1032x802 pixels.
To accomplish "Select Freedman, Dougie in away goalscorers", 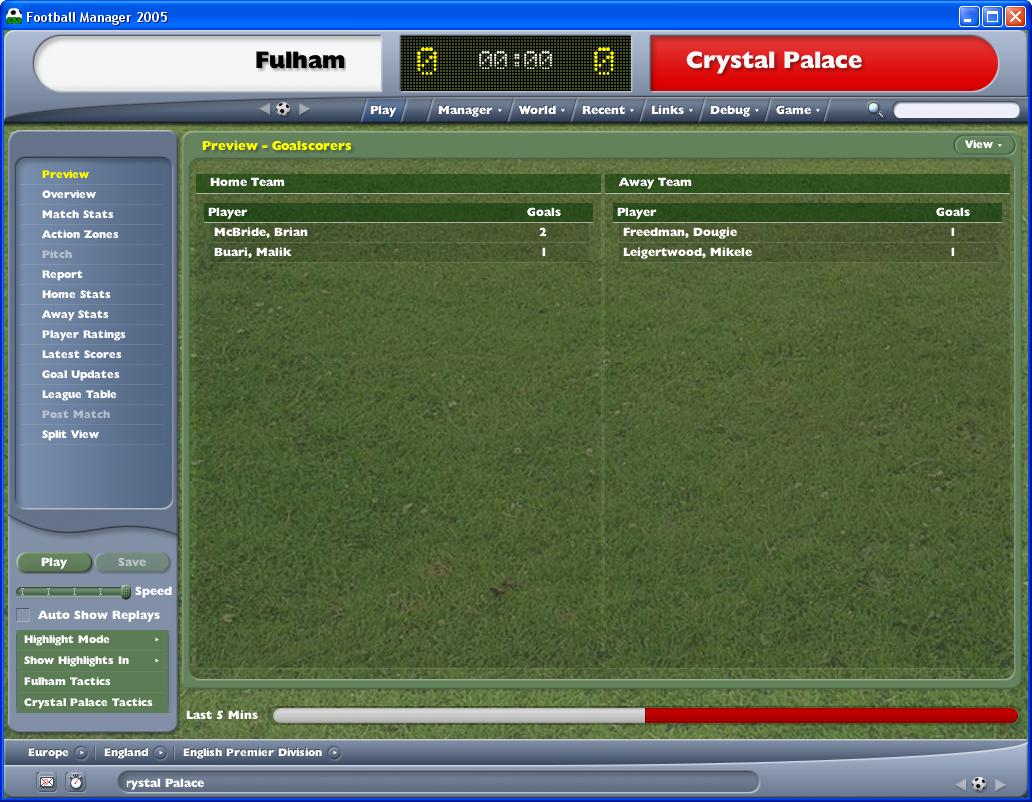I will 679,232.
